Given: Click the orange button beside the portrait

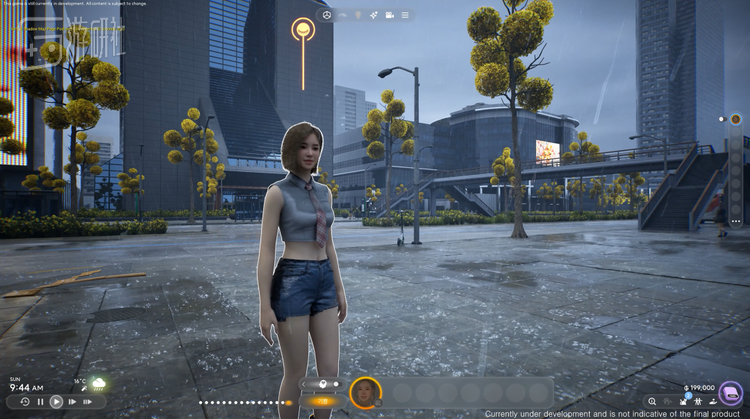Looking at the screenshot, I should 322,402.
